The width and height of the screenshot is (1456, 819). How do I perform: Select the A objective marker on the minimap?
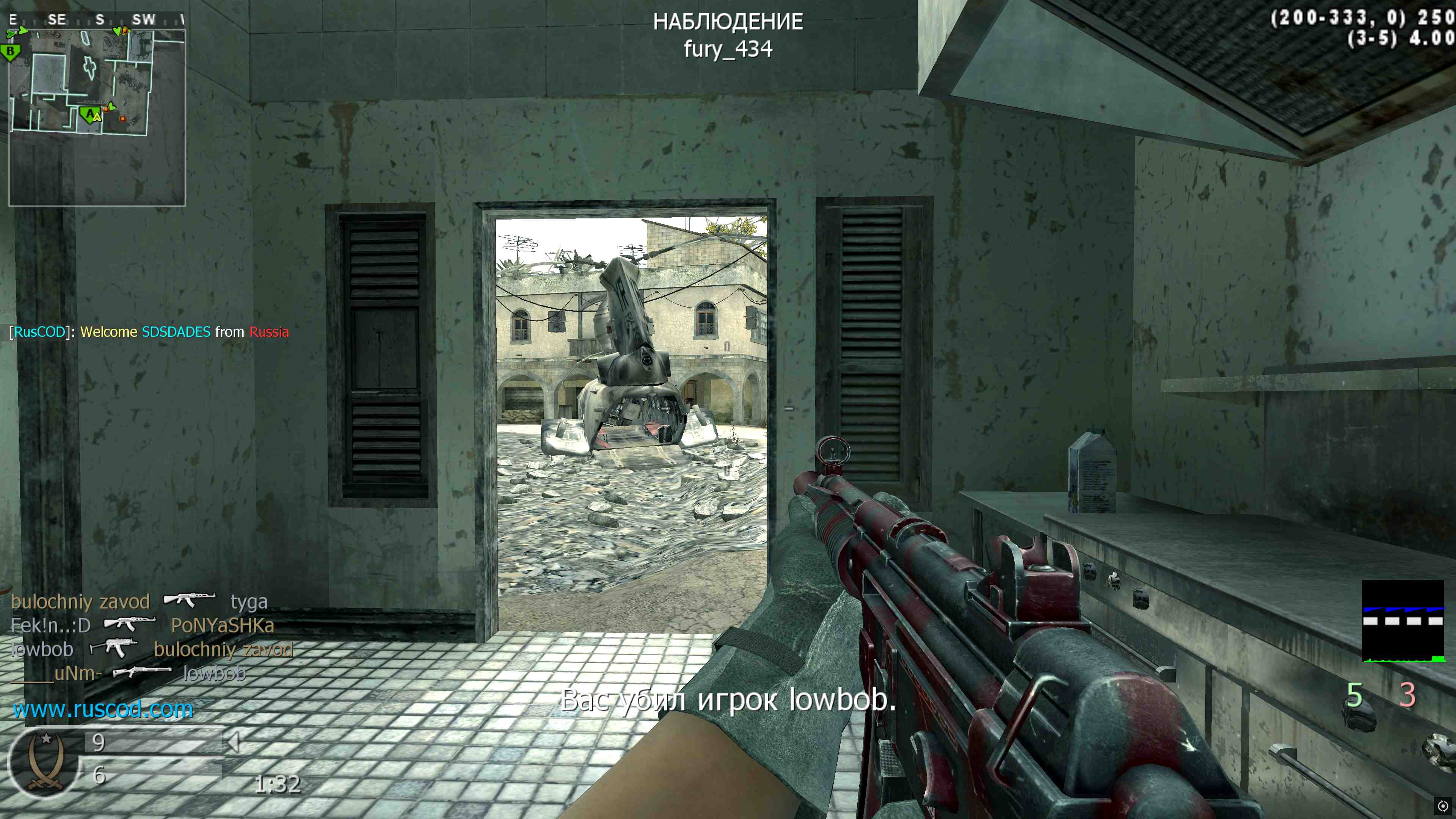tap(89, 115)
